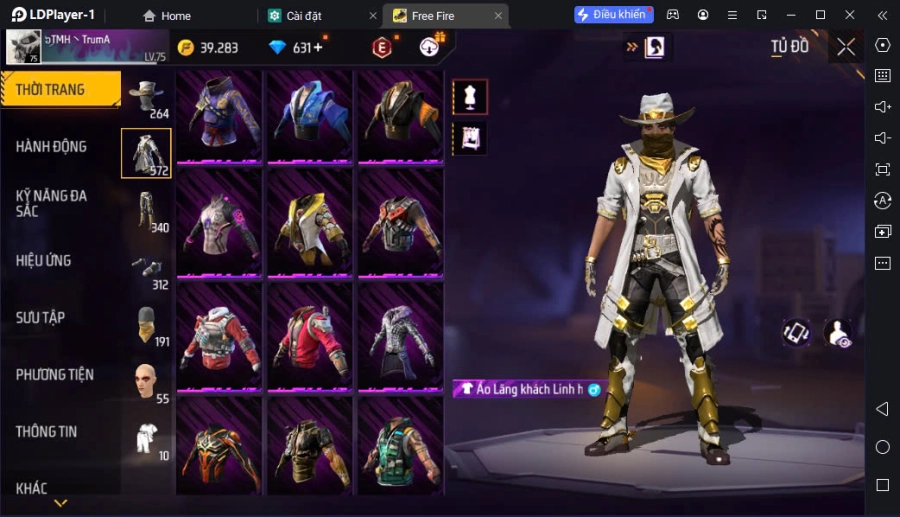This screenshot has width=900, height=517.
Task: Switch to Kỹ Năng Đa Sắc tab
Action: (52, 203)
